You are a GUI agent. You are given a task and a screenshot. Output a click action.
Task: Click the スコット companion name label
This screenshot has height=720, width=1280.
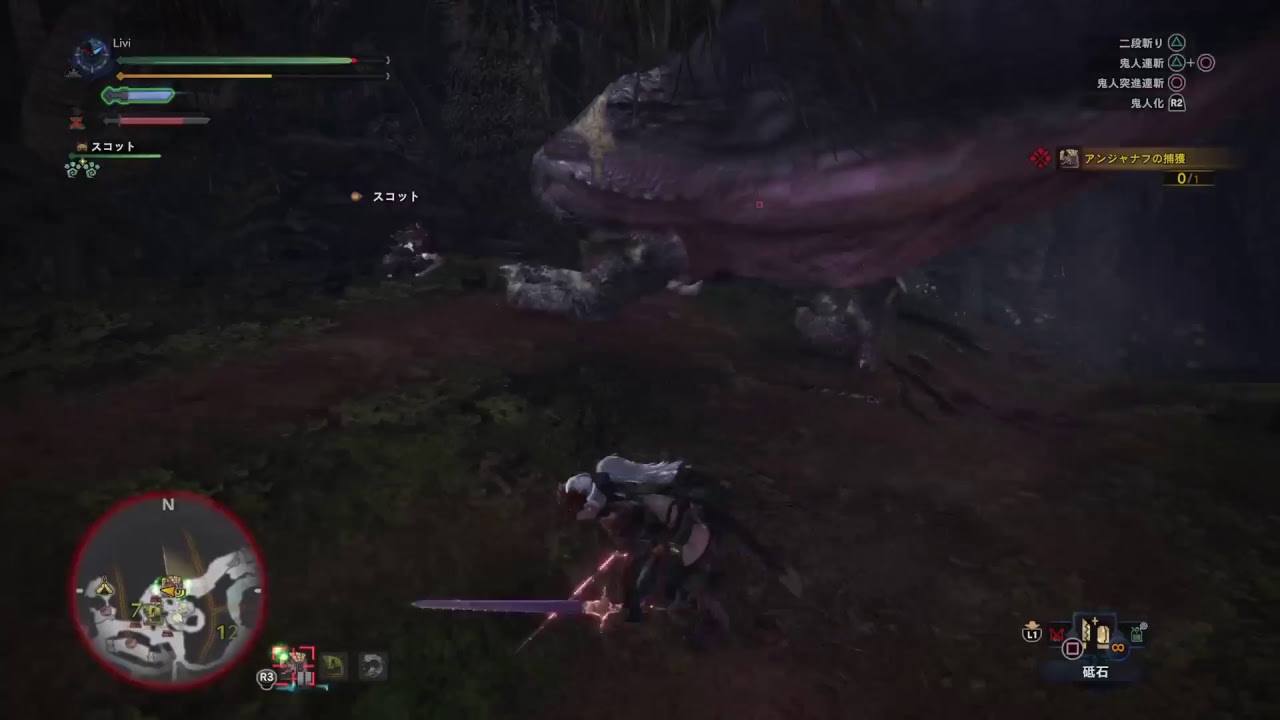click(113, 146)
